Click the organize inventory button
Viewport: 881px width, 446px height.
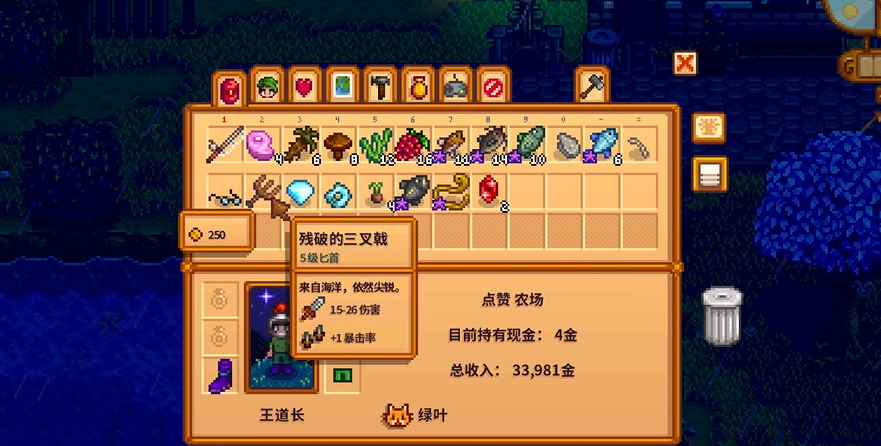(709, 174)
